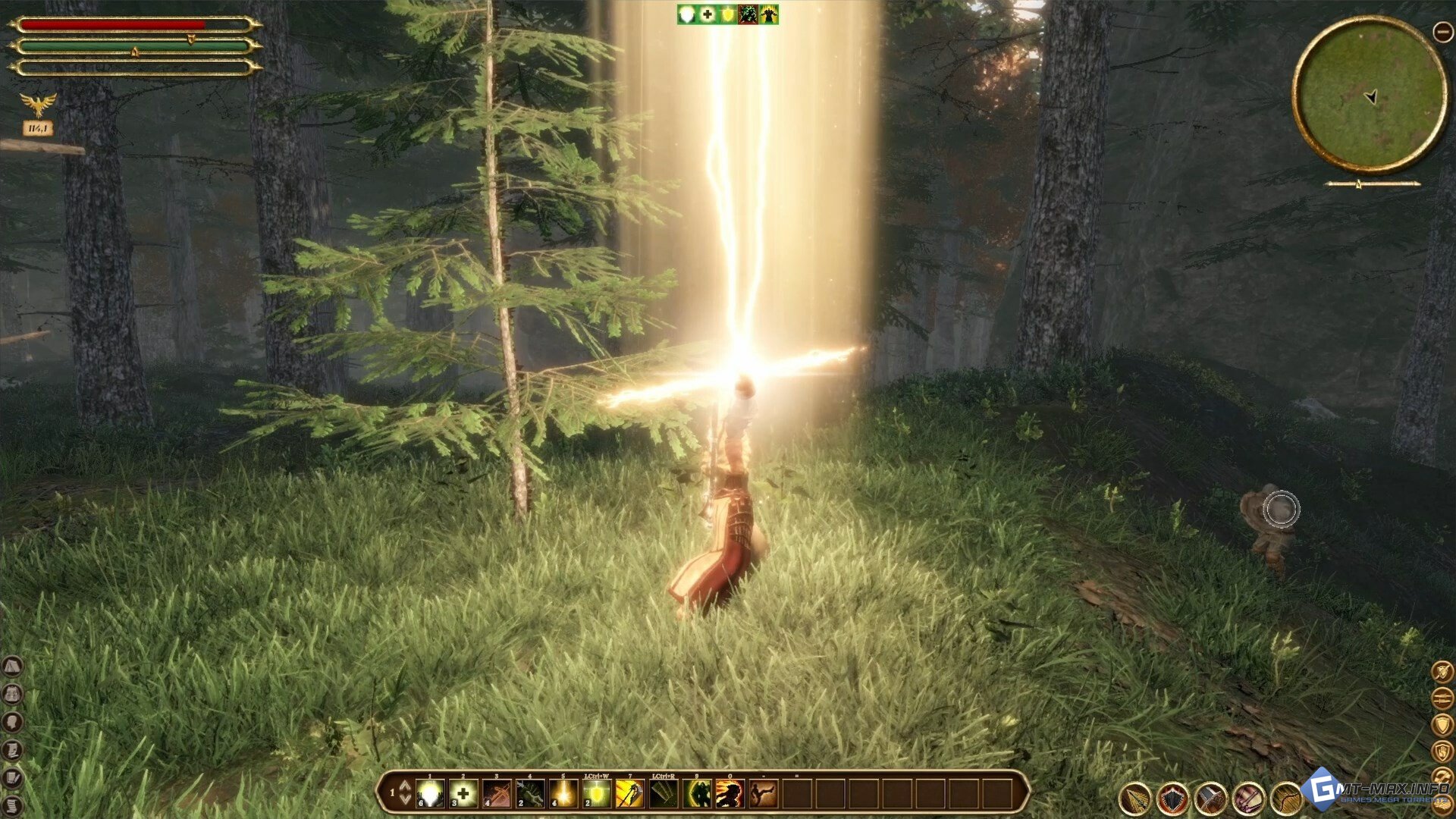Switch hotbar page with the up arrow
This screenshot has width=1456, height=819.
tap(405, 786)
